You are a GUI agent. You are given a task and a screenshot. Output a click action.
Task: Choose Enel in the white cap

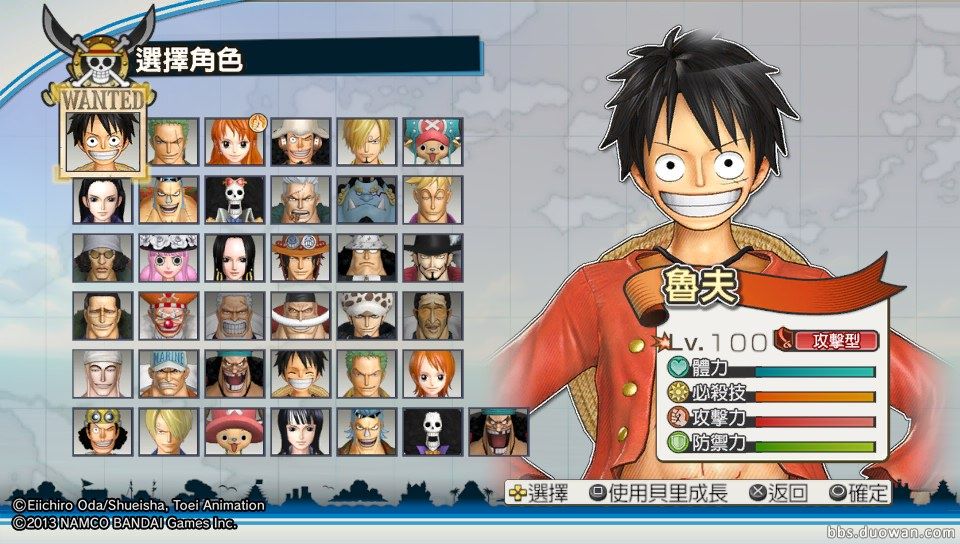pos(102,373)
